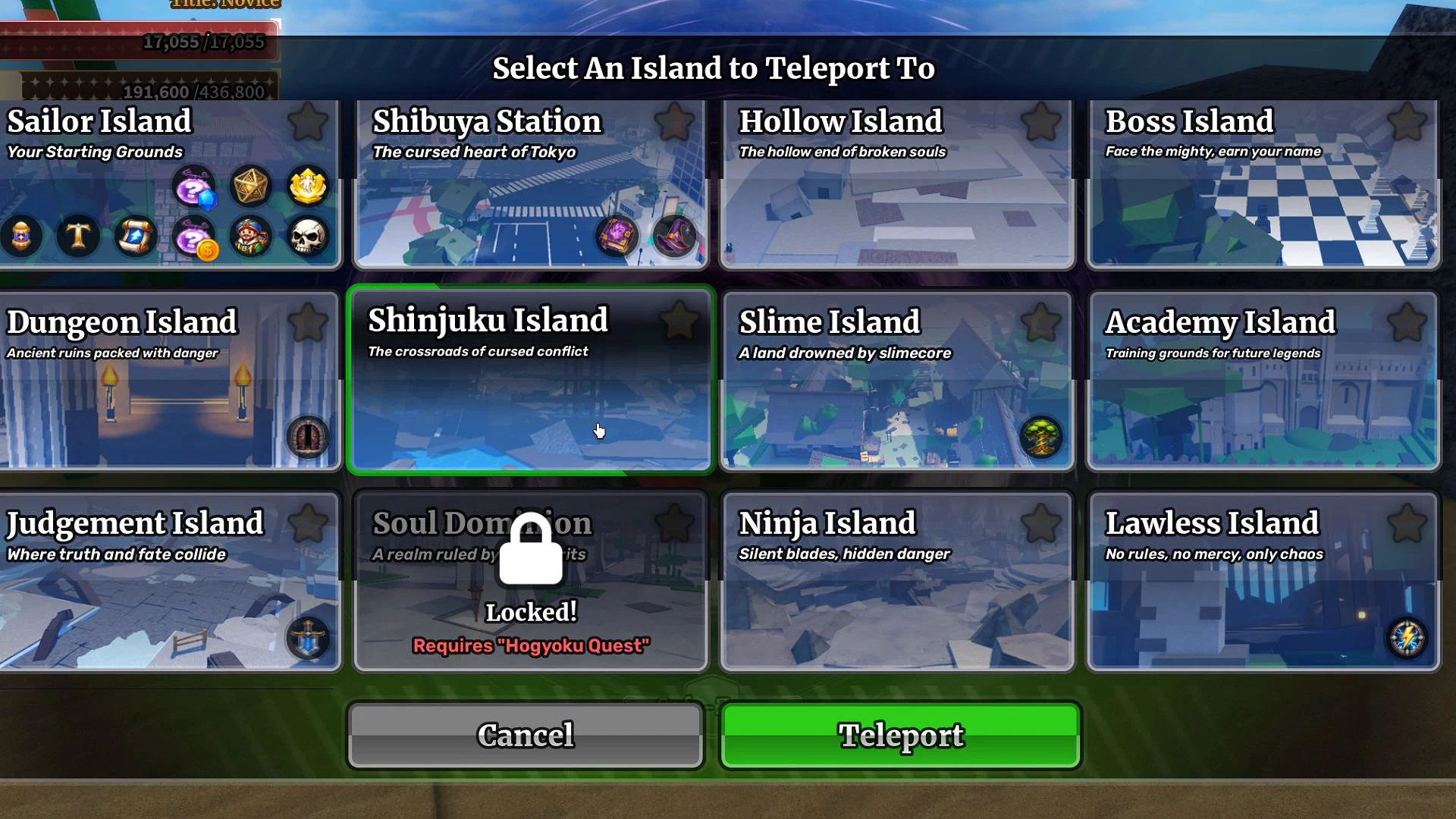Click the merchant NPC icon on Sailor Island

coord(250,237)
